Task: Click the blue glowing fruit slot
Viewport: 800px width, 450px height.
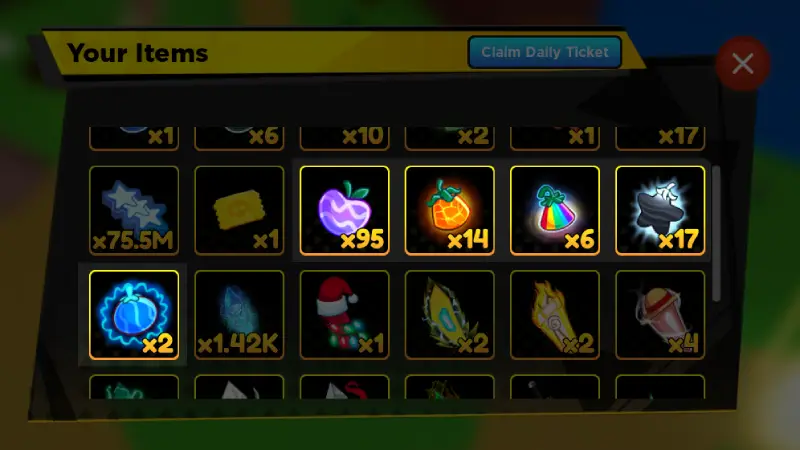Action: pos(134,314)
